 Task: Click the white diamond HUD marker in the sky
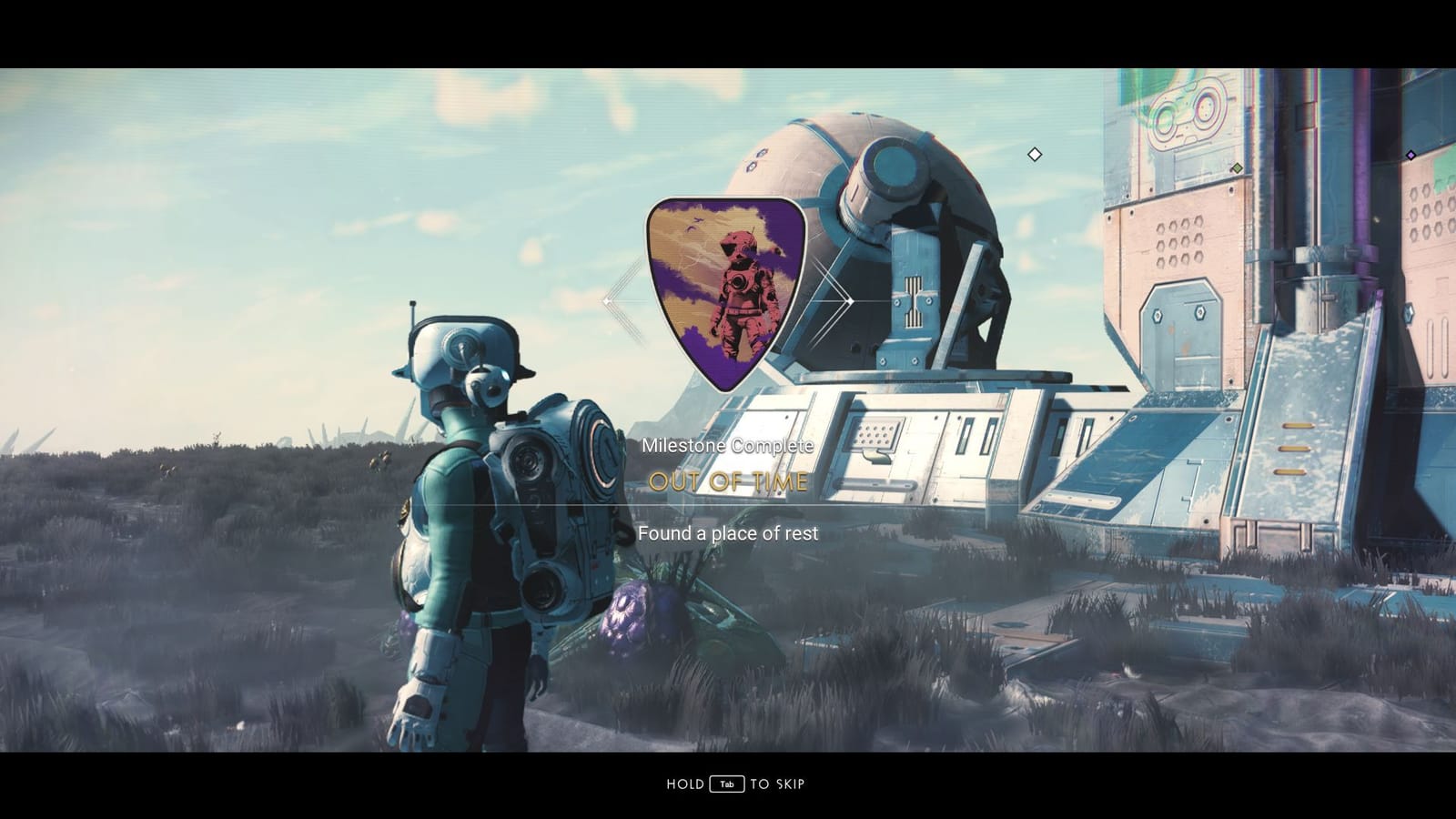[x=1035, y=155]
